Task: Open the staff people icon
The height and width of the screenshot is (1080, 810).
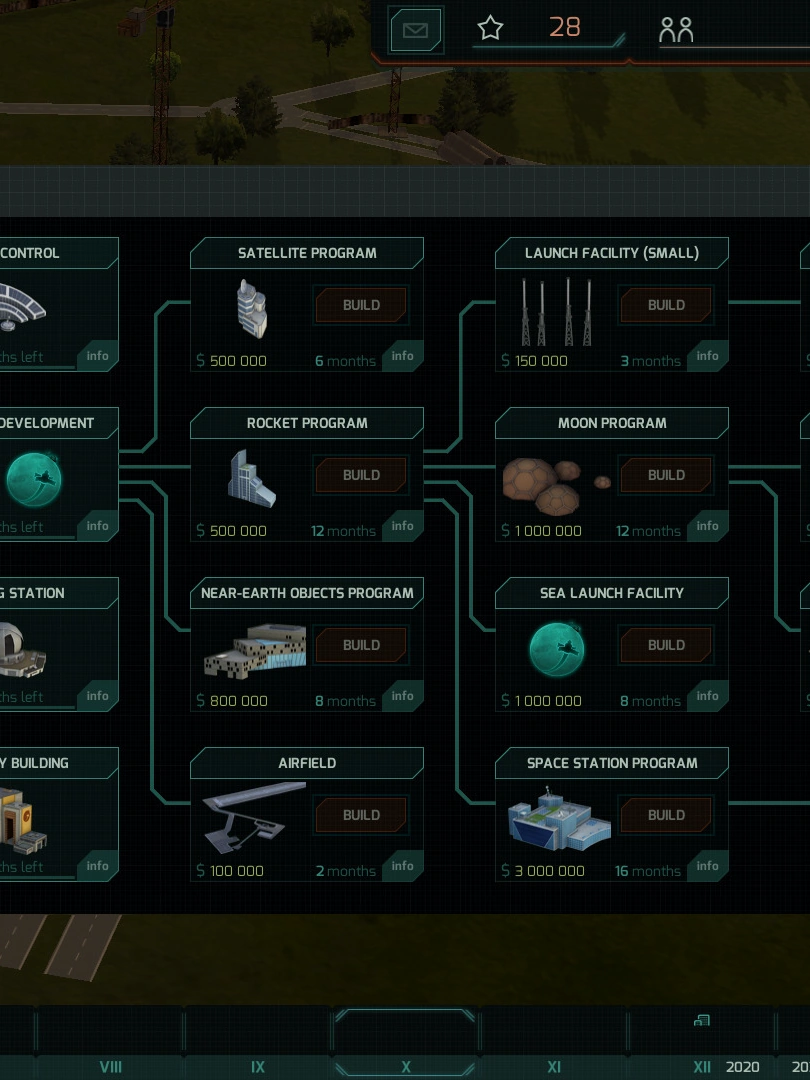Action: [676, 30]
